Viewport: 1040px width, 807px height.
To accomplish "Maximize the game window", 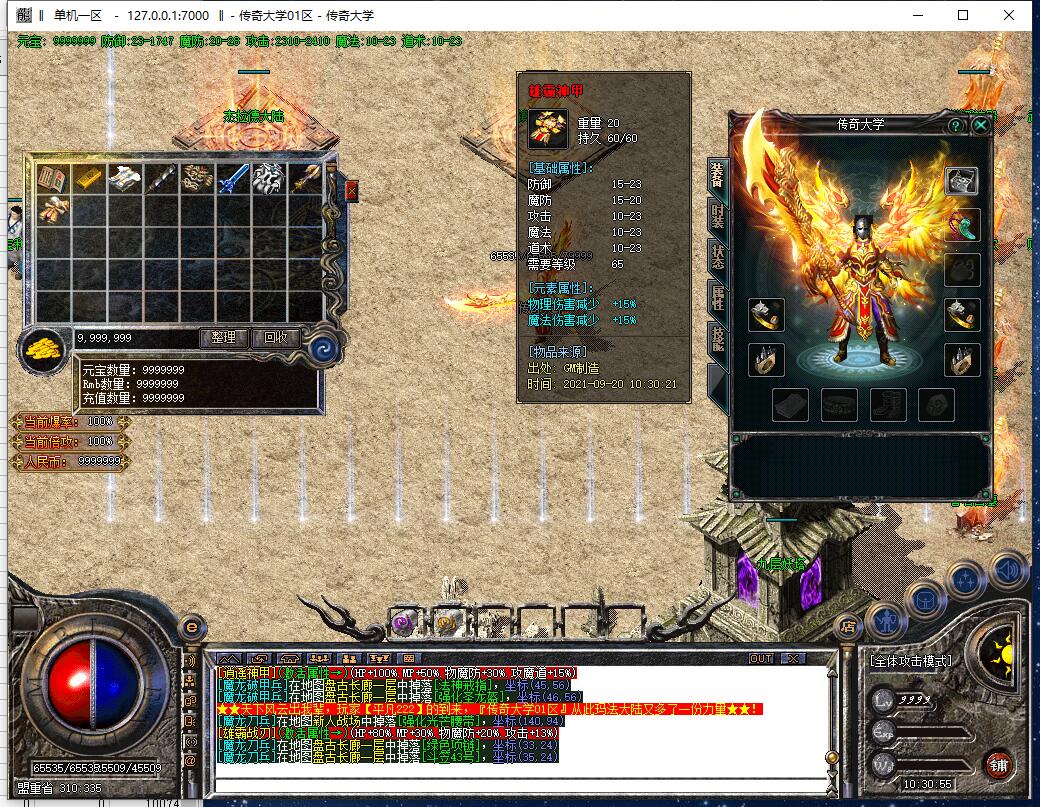I will 963,15.
